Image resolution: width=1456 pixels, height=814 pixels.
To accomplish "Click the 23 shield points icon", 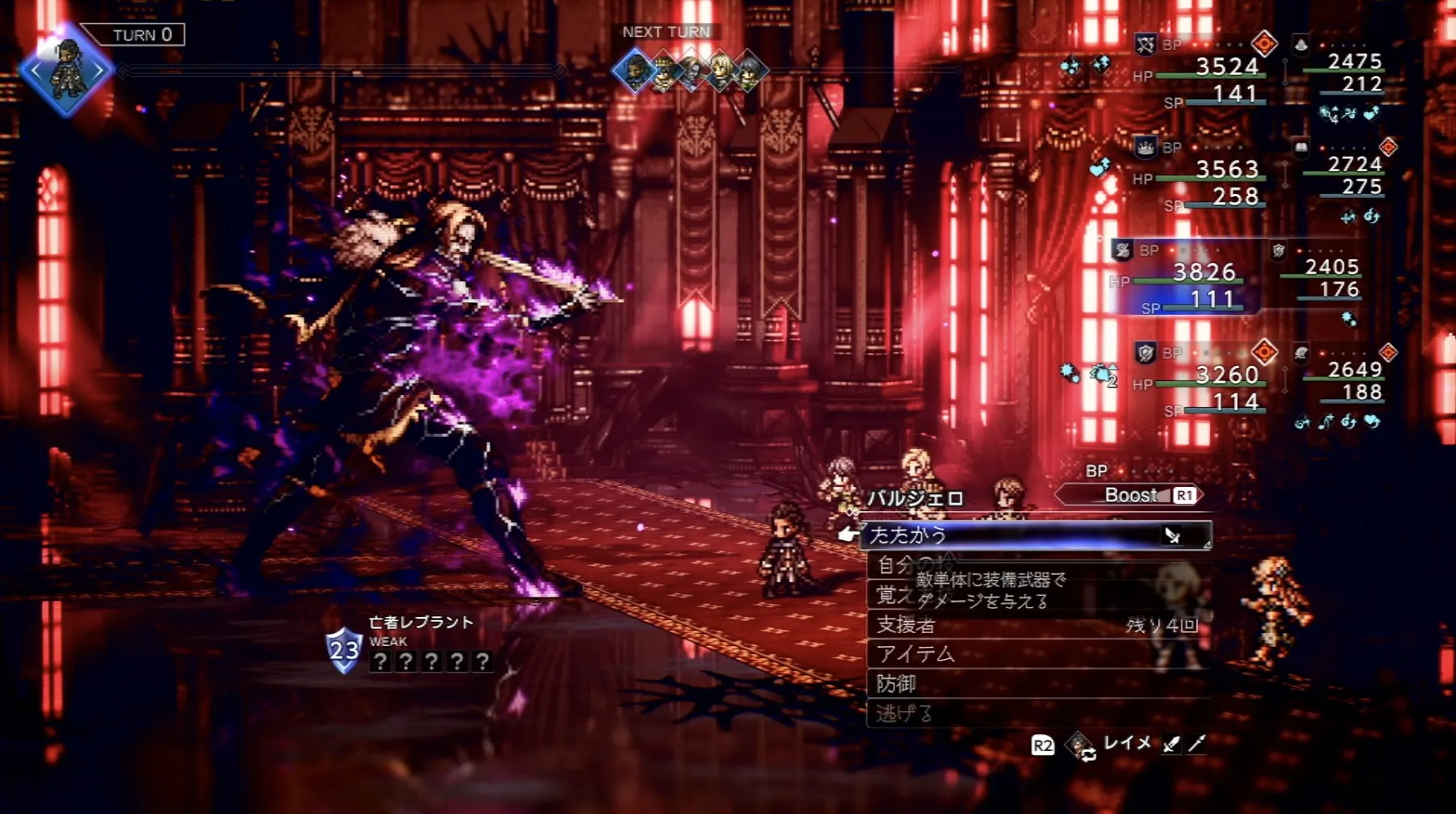I will [343, 650].
